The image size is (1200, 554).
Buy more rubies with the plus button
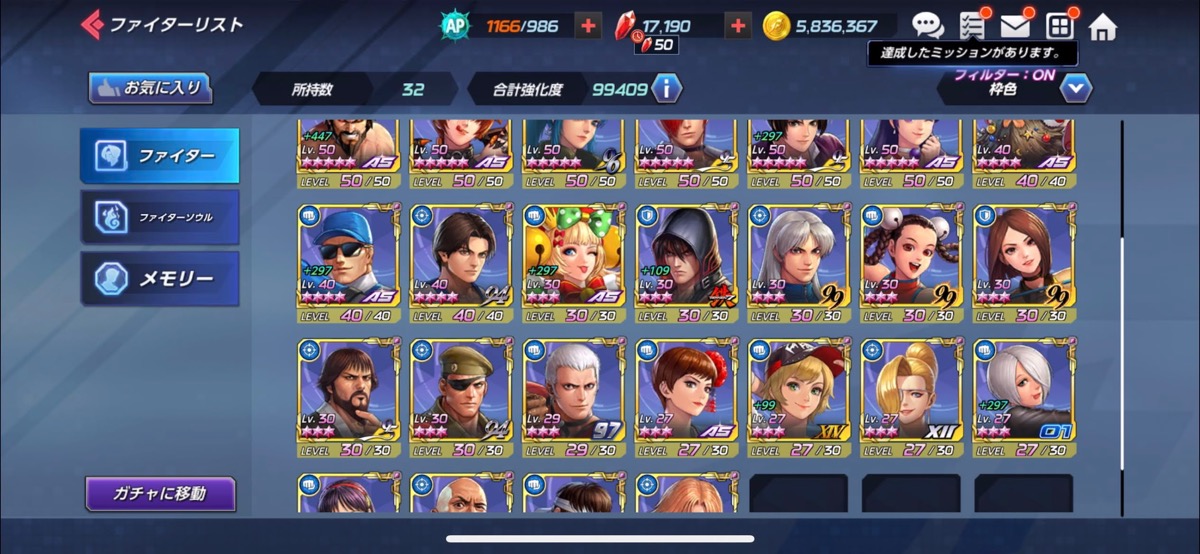pyautogui.click(x=738, y=27)
